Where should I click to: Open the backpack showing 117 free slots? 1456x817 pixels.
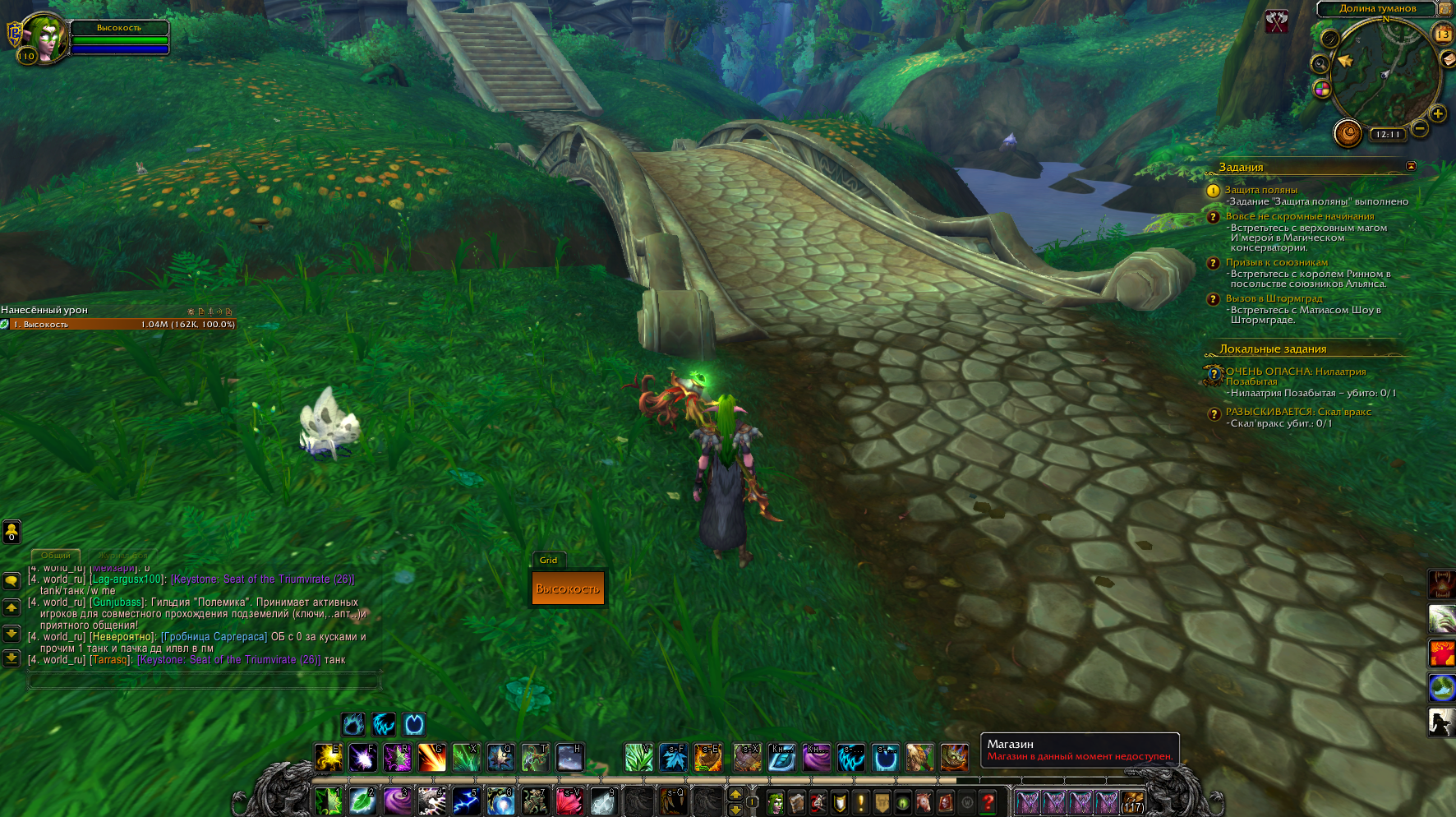(x=1132, y=802)
